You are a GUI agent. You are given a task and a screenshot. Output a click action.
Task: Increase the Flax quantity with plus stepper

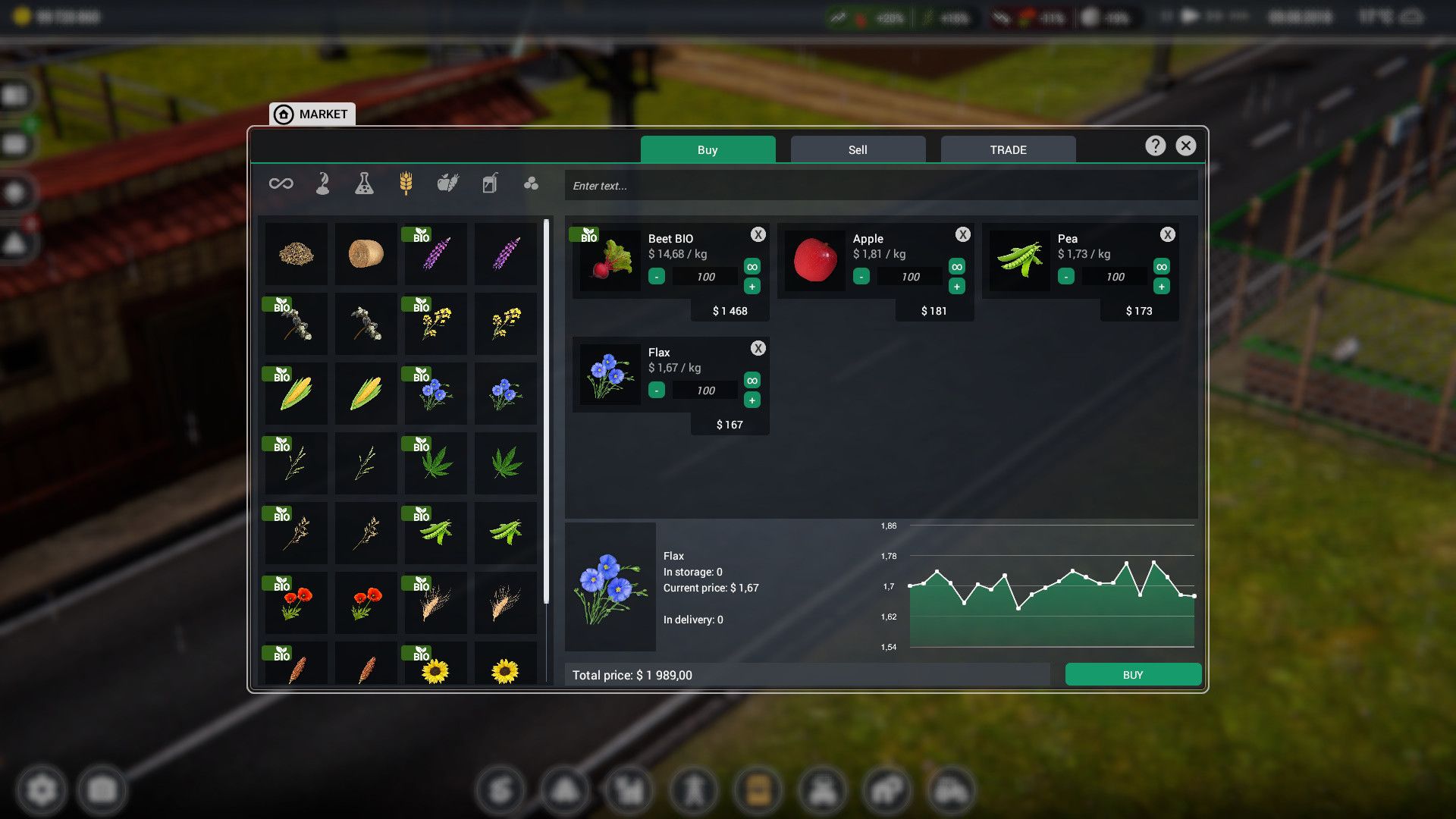pos(752,400)
